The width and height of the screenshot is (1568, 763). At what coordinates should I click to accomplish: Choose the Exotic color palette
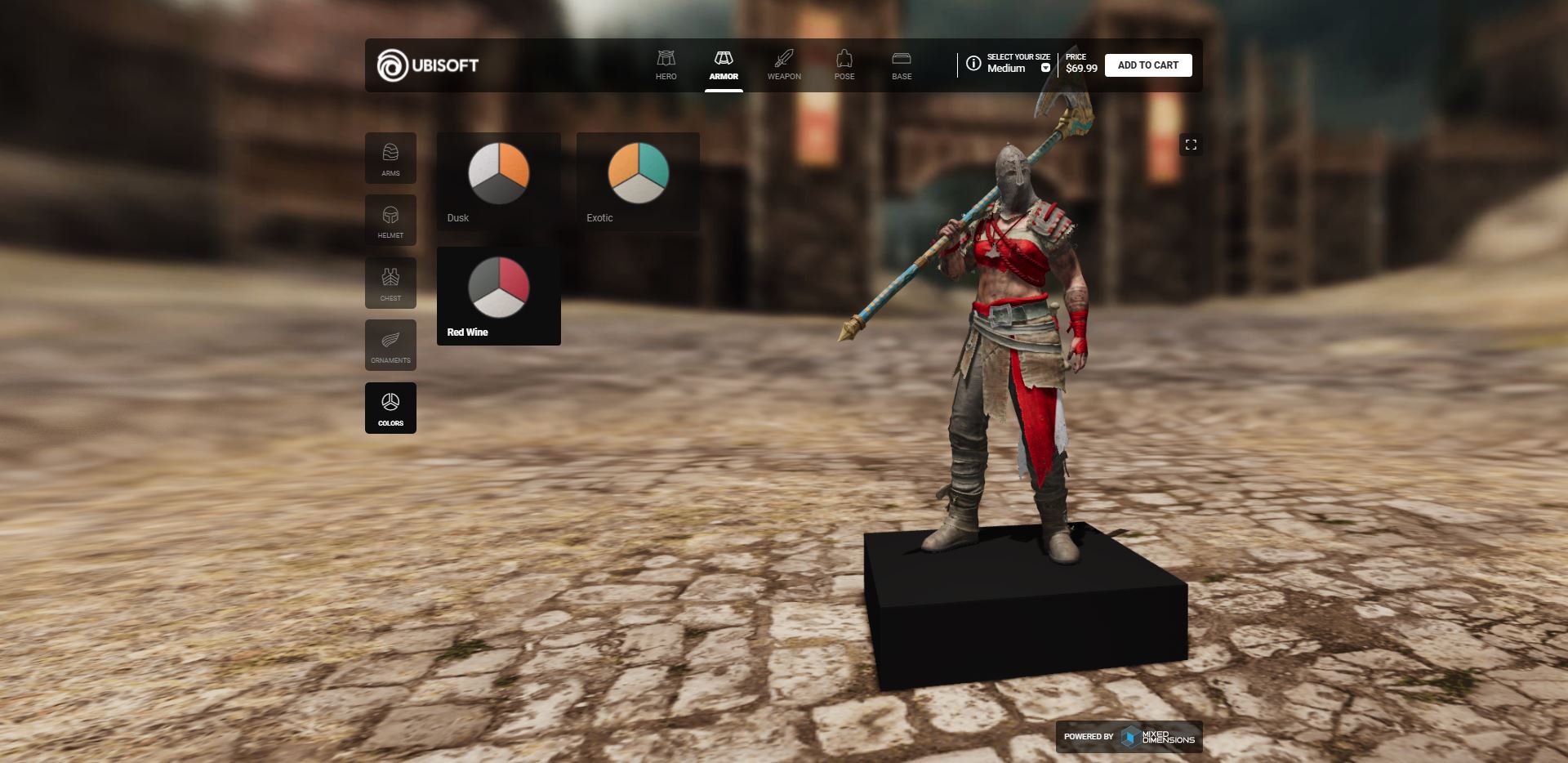[638, 181]
